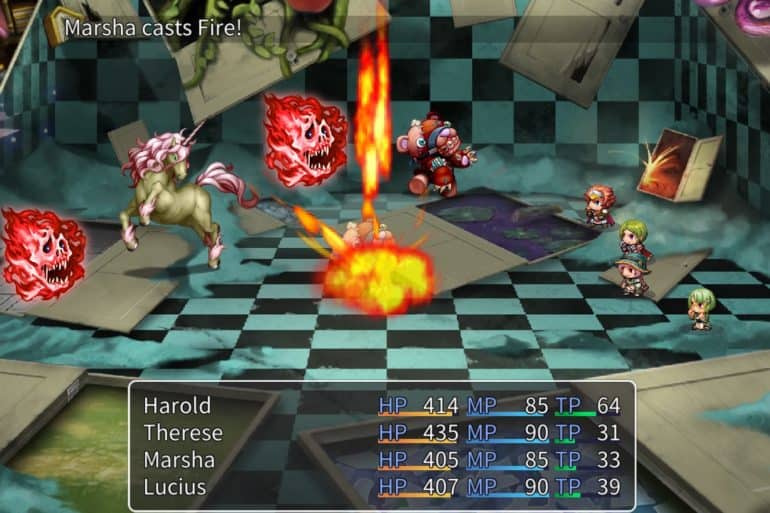The image size is (770, 513).
Task: Choose Therese's row in the party window
Action: (183, 433)
